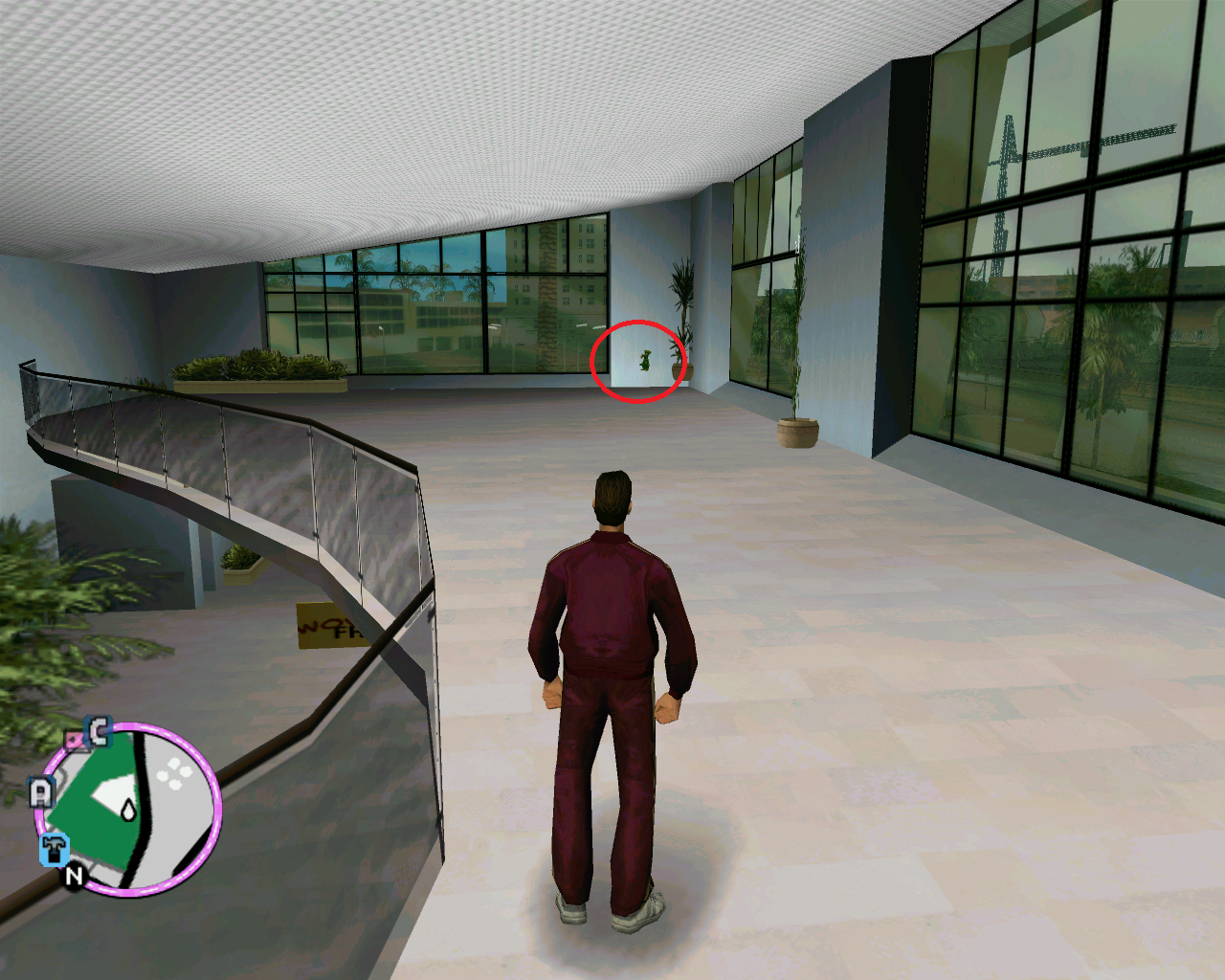Select the letter C blip on the radar
This screenshot has height=980, width=1225.
click(100, 732)
